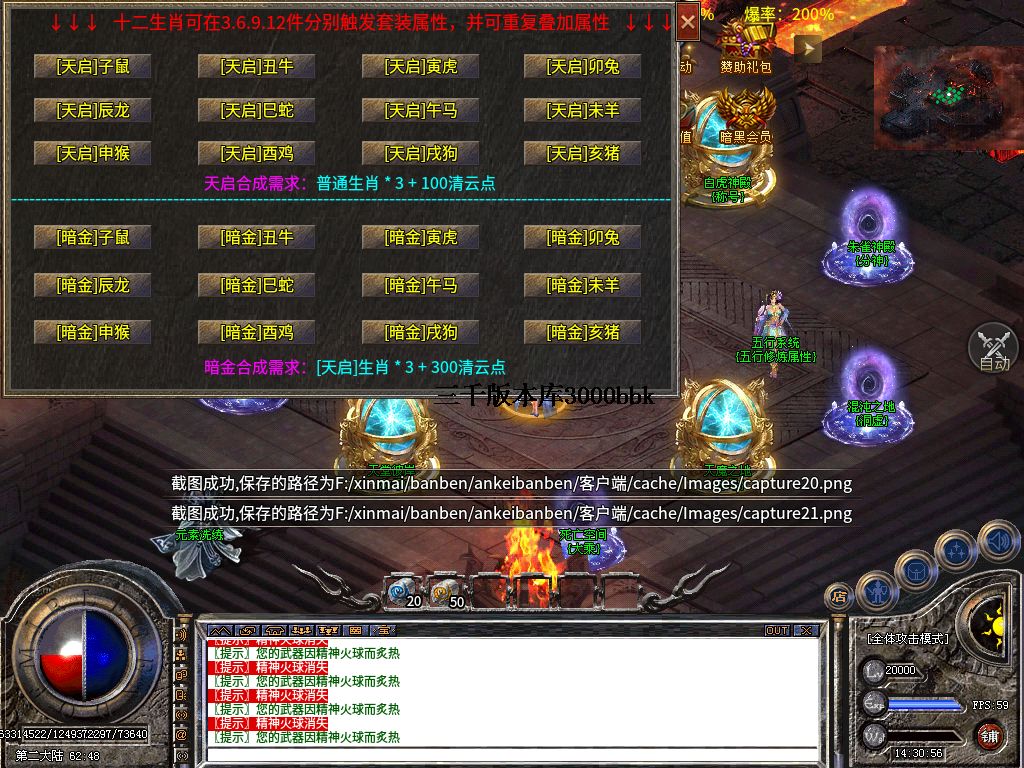Open the 赞助礼包 sponsor gift pack
Image resolution: width=1024 pixels, height=768 pixels.
(746, 45)
